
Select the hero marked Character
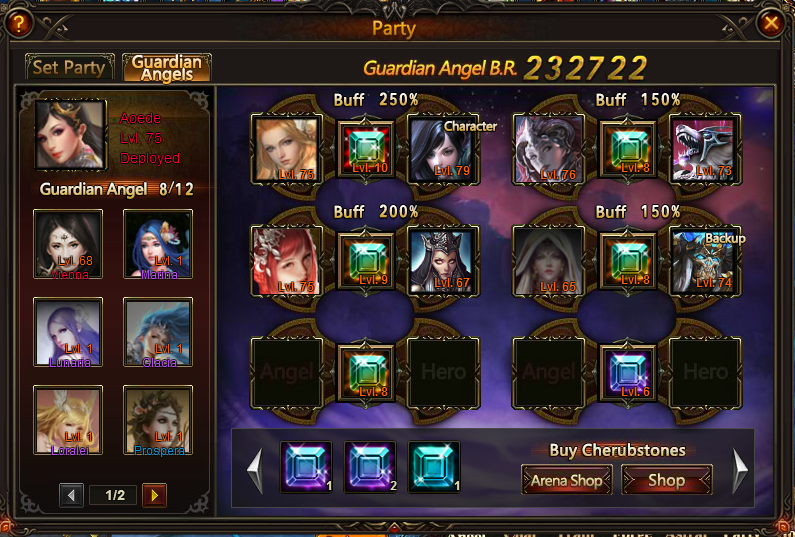[444, 150]
